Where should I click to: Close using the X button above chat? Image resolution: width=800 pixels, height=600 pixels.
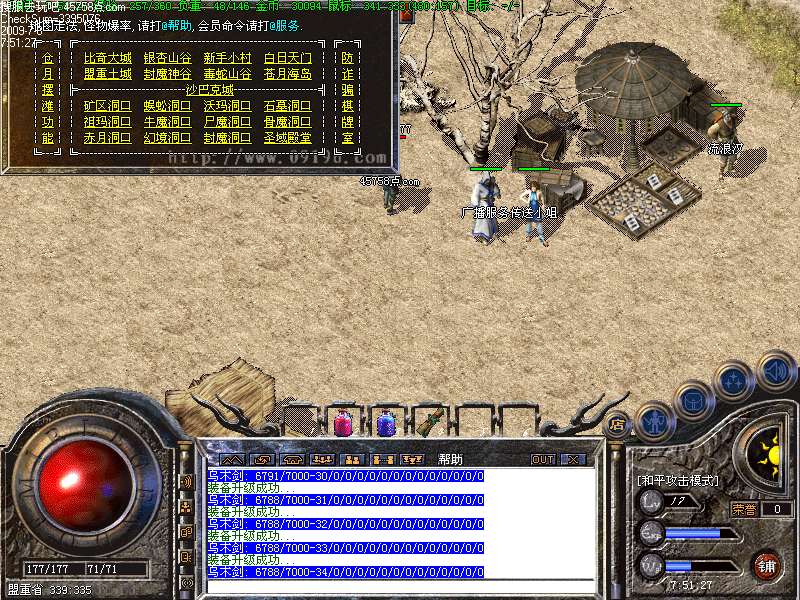click(571, 459)
